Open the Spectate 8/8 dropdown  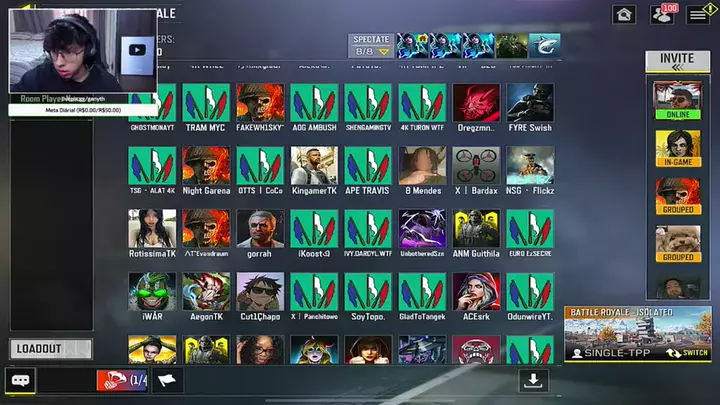coord(369,45)
